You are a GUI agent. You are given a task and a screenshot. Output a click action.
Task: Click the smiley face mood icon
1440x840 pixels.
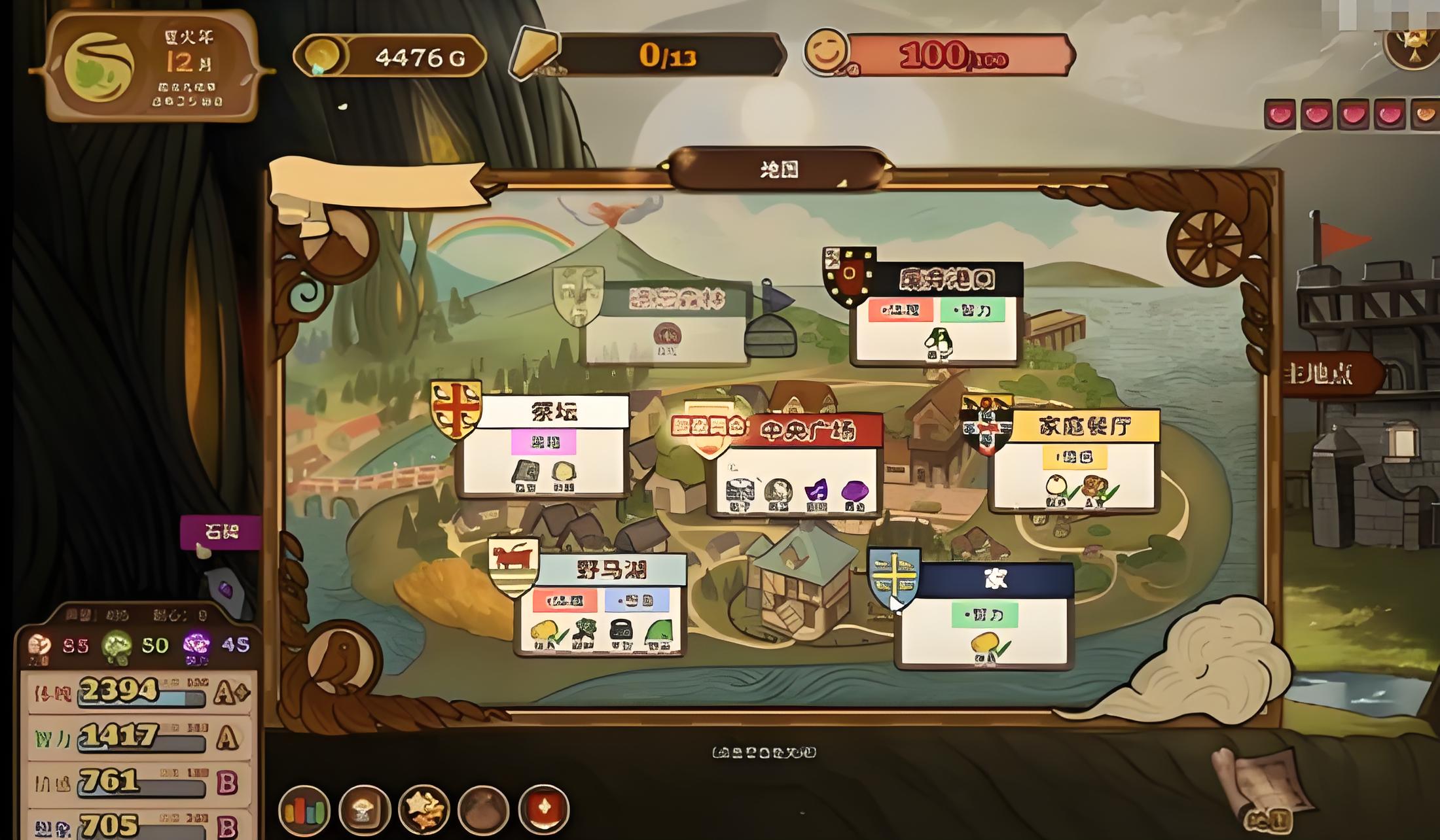(825, 52)
